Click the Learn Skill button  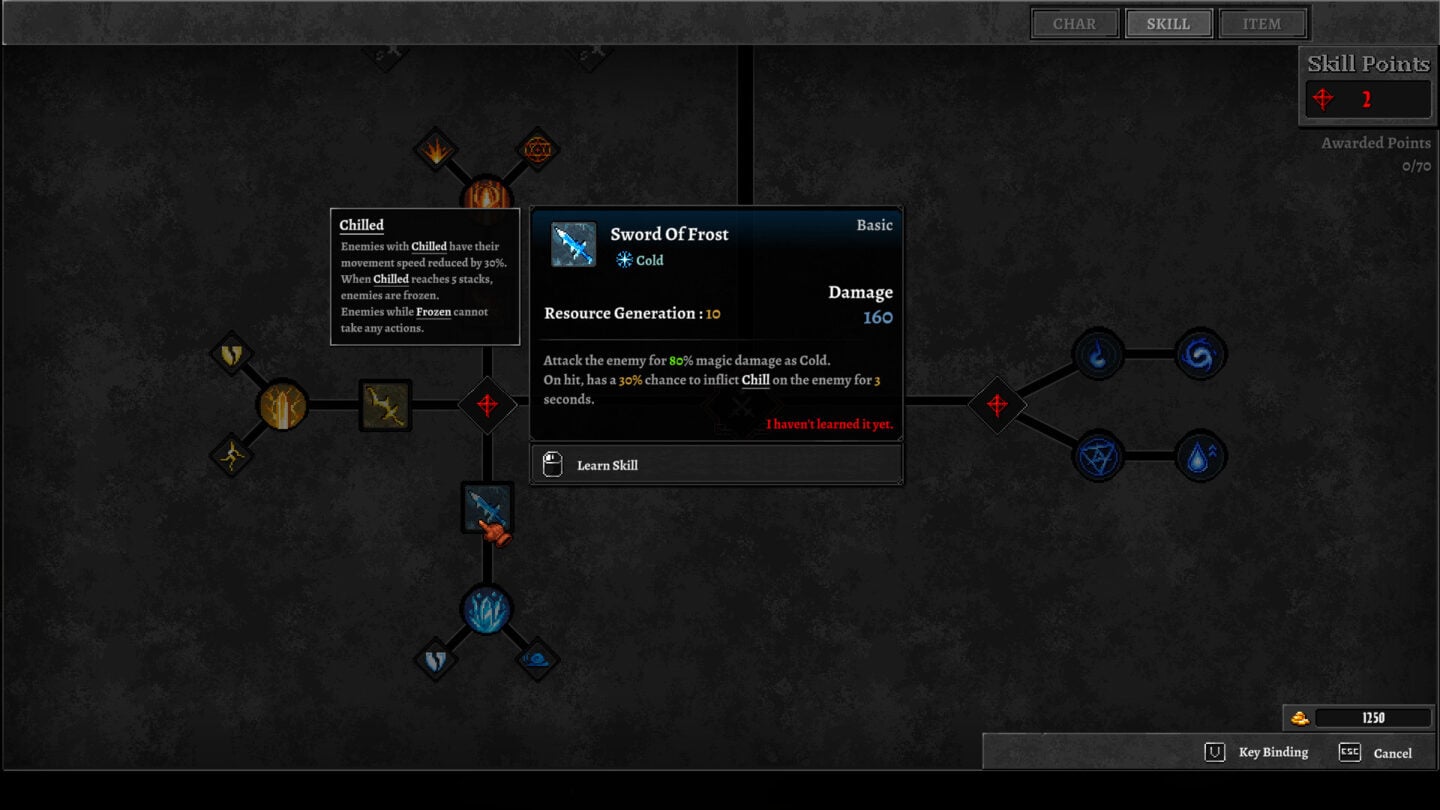click(716, 463)
